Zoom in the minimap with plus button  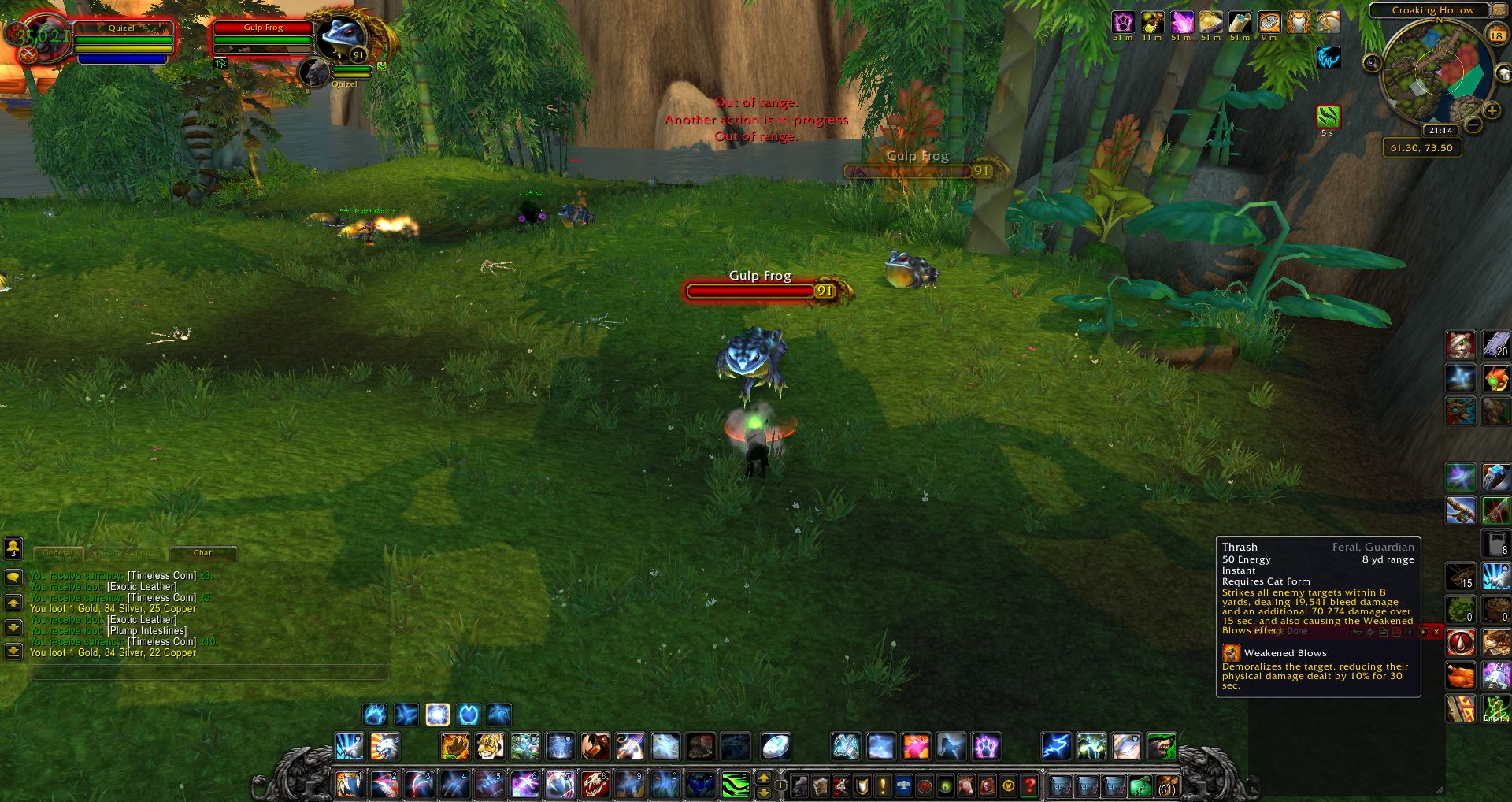[1491, 111]
